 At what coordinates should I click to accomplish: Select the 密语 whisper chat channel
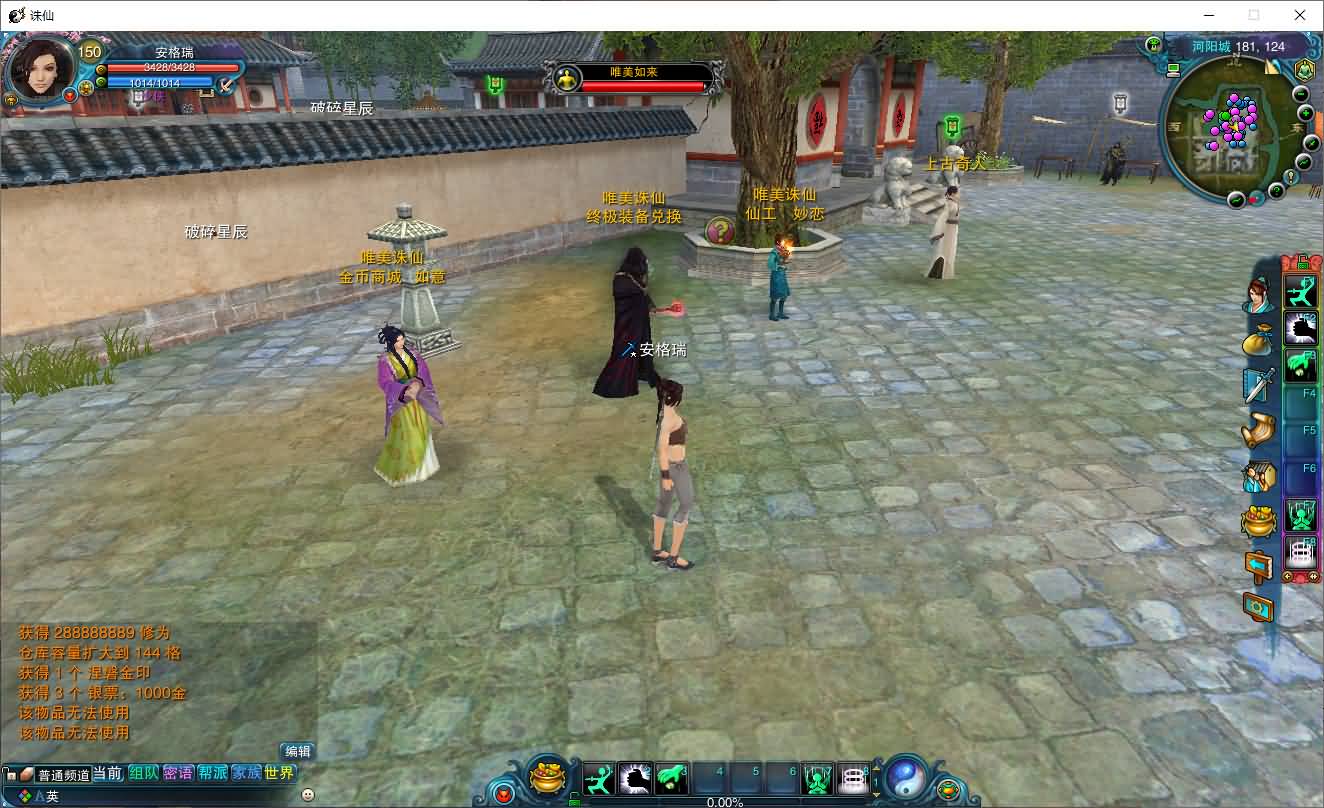click(x=178, y=773)
